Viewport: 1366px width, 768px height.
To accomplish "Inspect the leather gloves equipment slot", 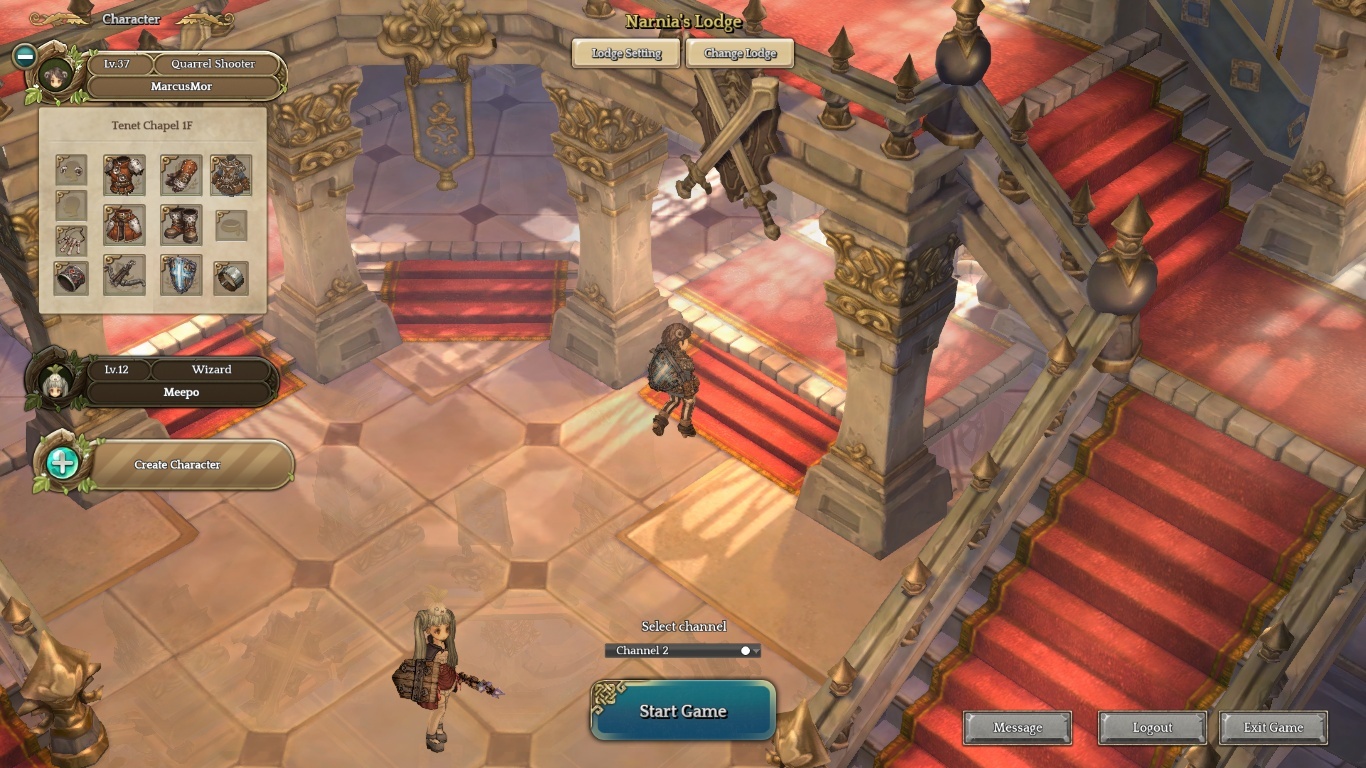I will pos(181,175).
